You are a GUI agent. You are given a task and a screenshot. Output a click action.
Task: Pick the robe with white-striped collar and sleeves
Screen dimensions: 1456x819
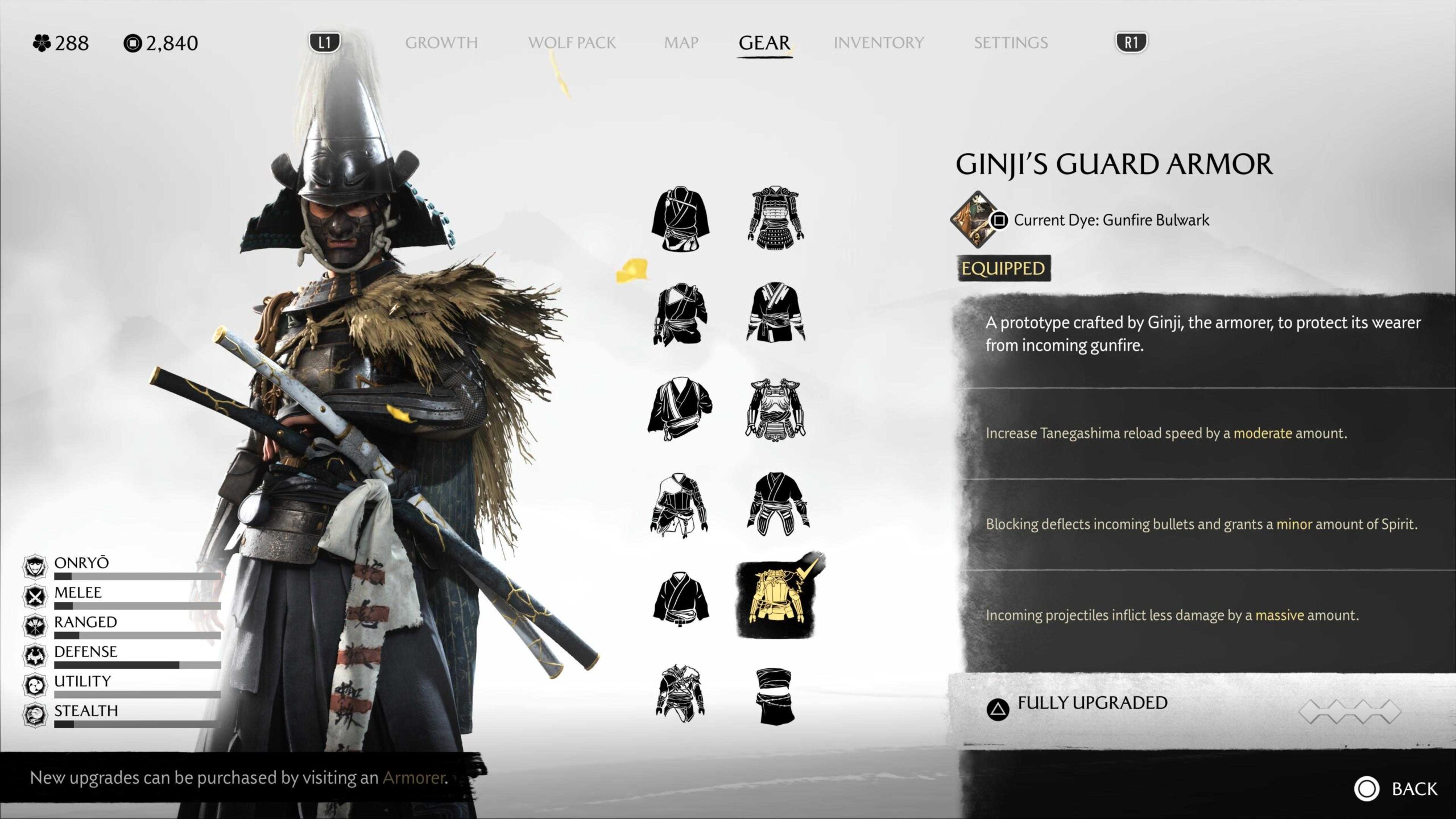[776, 313]
